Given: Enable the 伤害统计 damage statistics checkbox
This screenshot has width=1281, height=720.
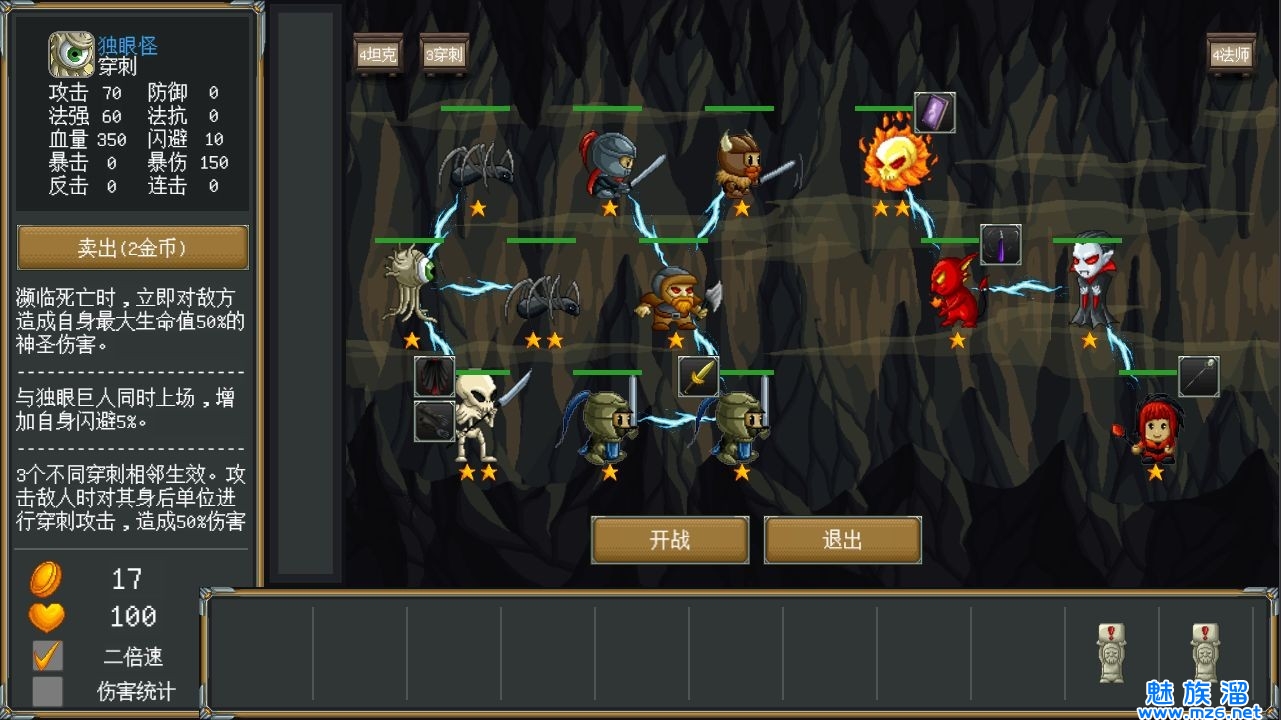Looking at the screenshot, I should click(x=47, y=691).
